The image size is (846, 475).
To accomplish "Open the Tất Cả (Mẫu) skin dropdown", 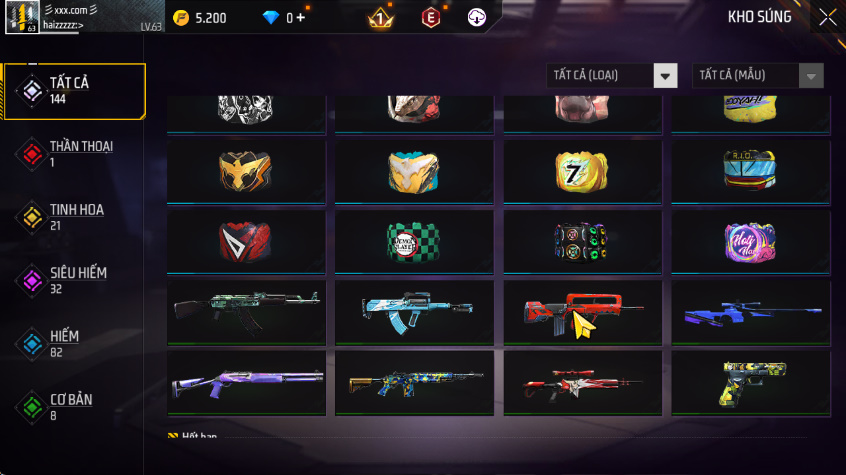I will pyautogui.click(x=757, y=76).
